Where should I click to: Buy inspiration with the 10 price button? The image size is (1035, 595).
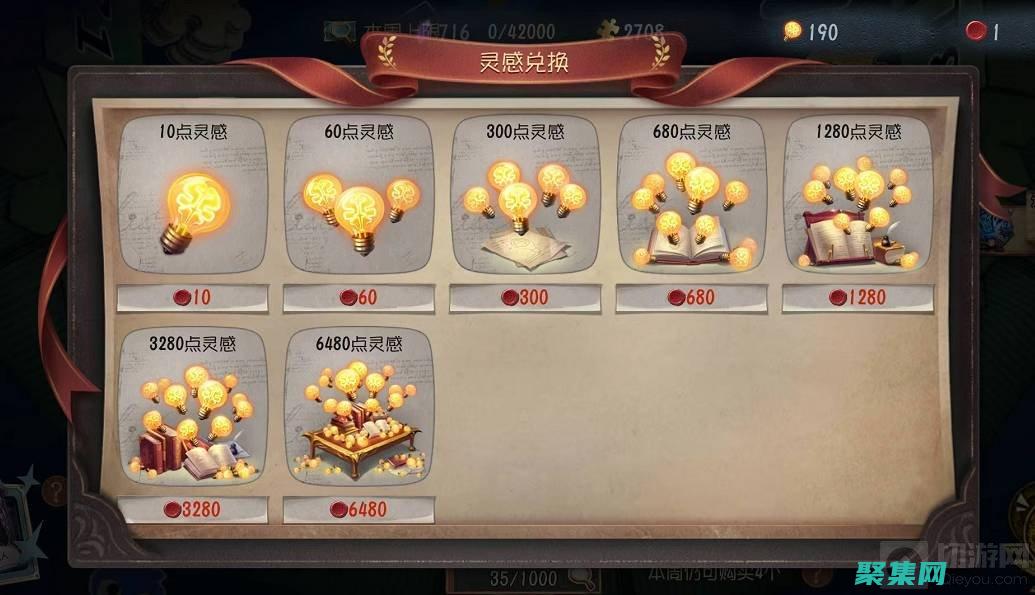[193, 298]
